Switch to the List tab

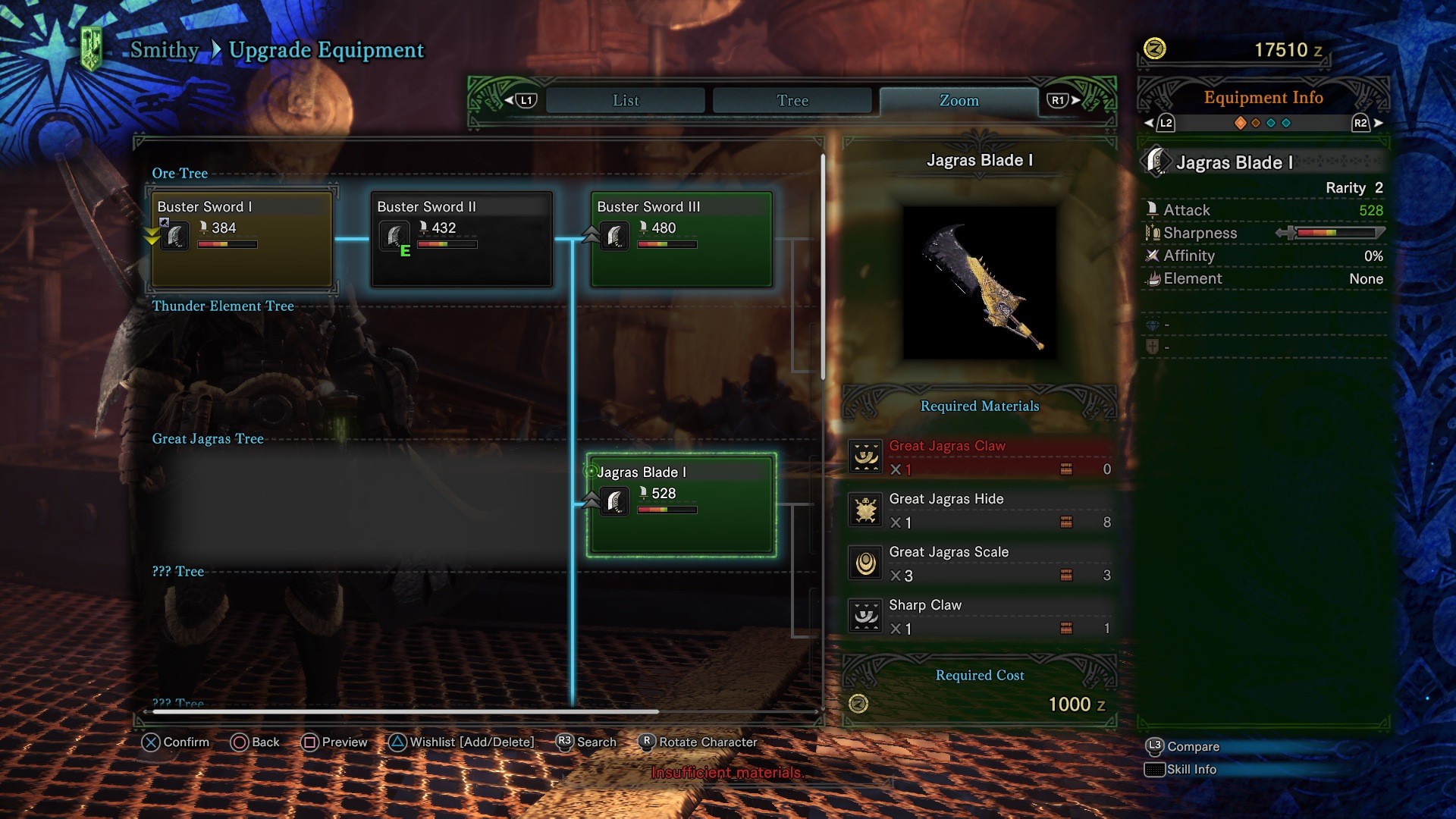[624, 100]
